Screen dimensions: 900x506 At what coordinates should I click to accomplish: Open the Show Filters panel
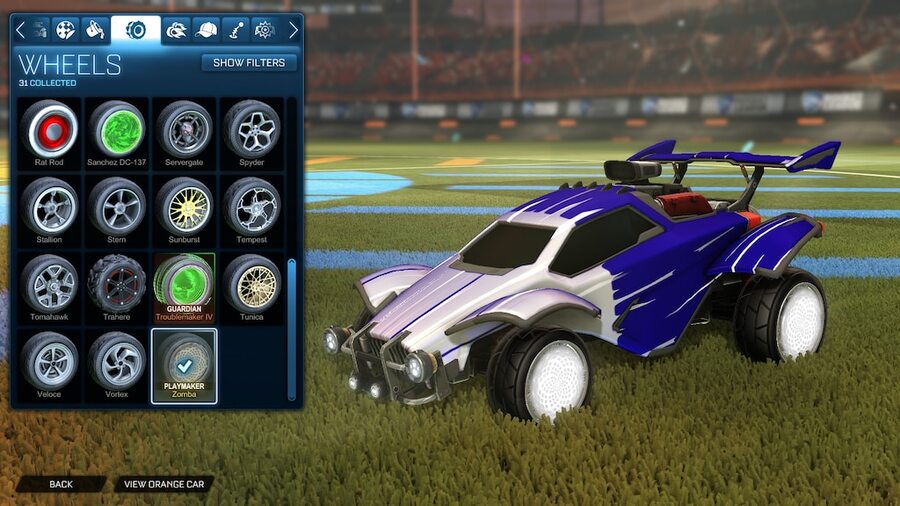pyautogui.click(x=249, y=62)
